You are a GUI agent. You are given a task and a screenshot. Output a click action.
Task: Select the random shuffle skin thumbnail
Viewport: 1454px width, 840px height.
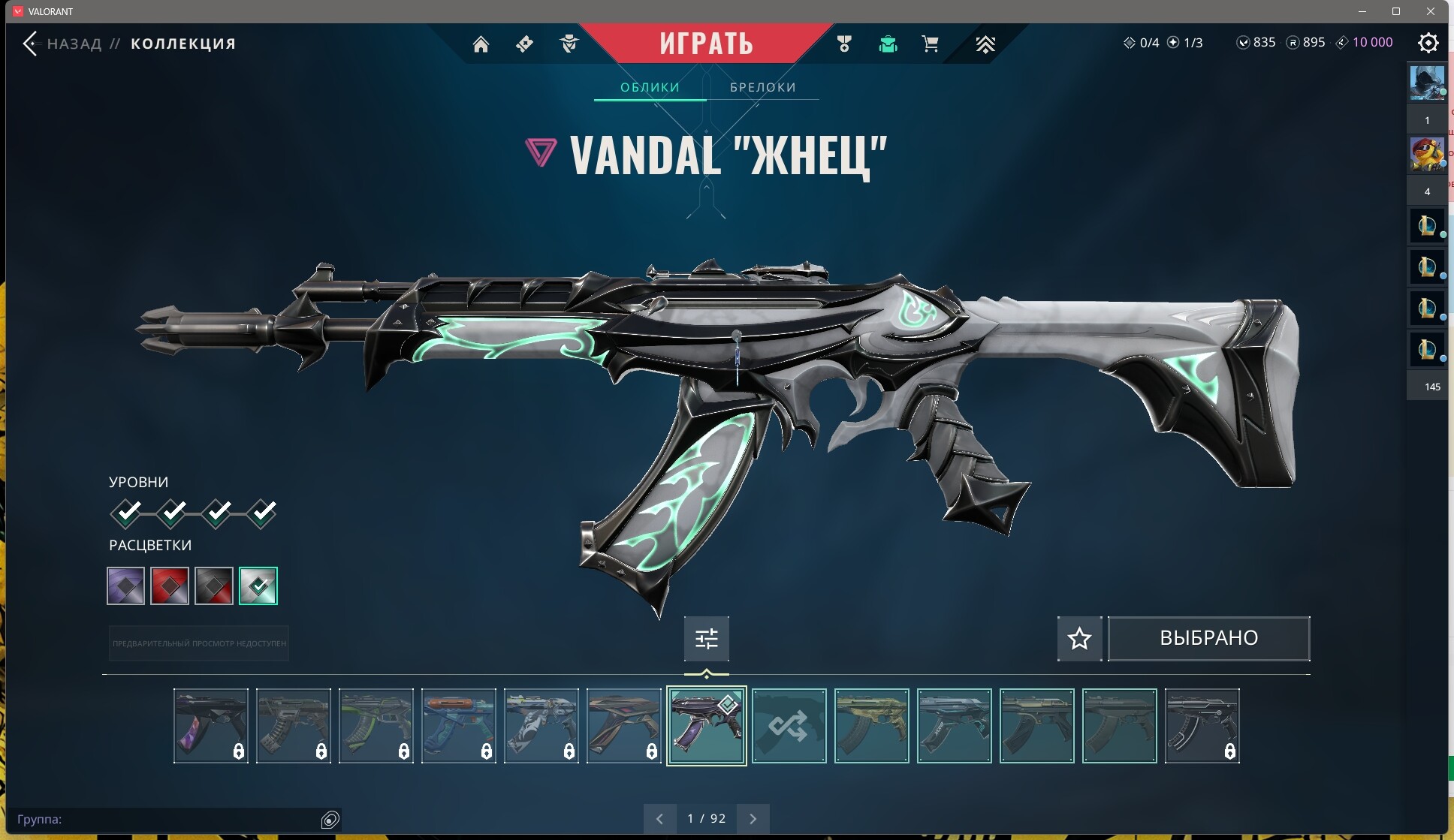click(789, 726)
